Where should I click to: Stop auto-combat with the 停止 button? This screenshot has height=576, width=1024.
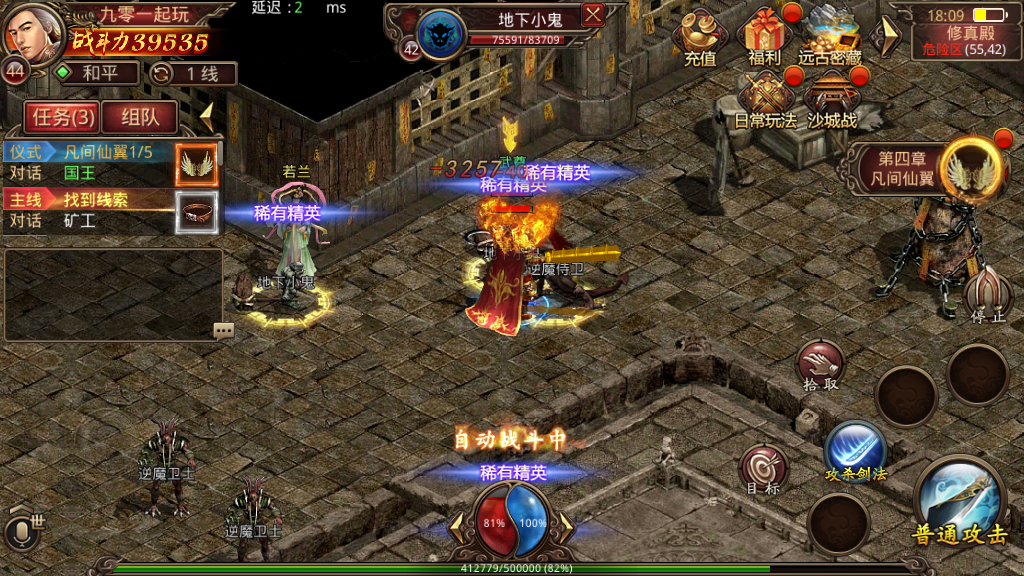click(987, 294)
